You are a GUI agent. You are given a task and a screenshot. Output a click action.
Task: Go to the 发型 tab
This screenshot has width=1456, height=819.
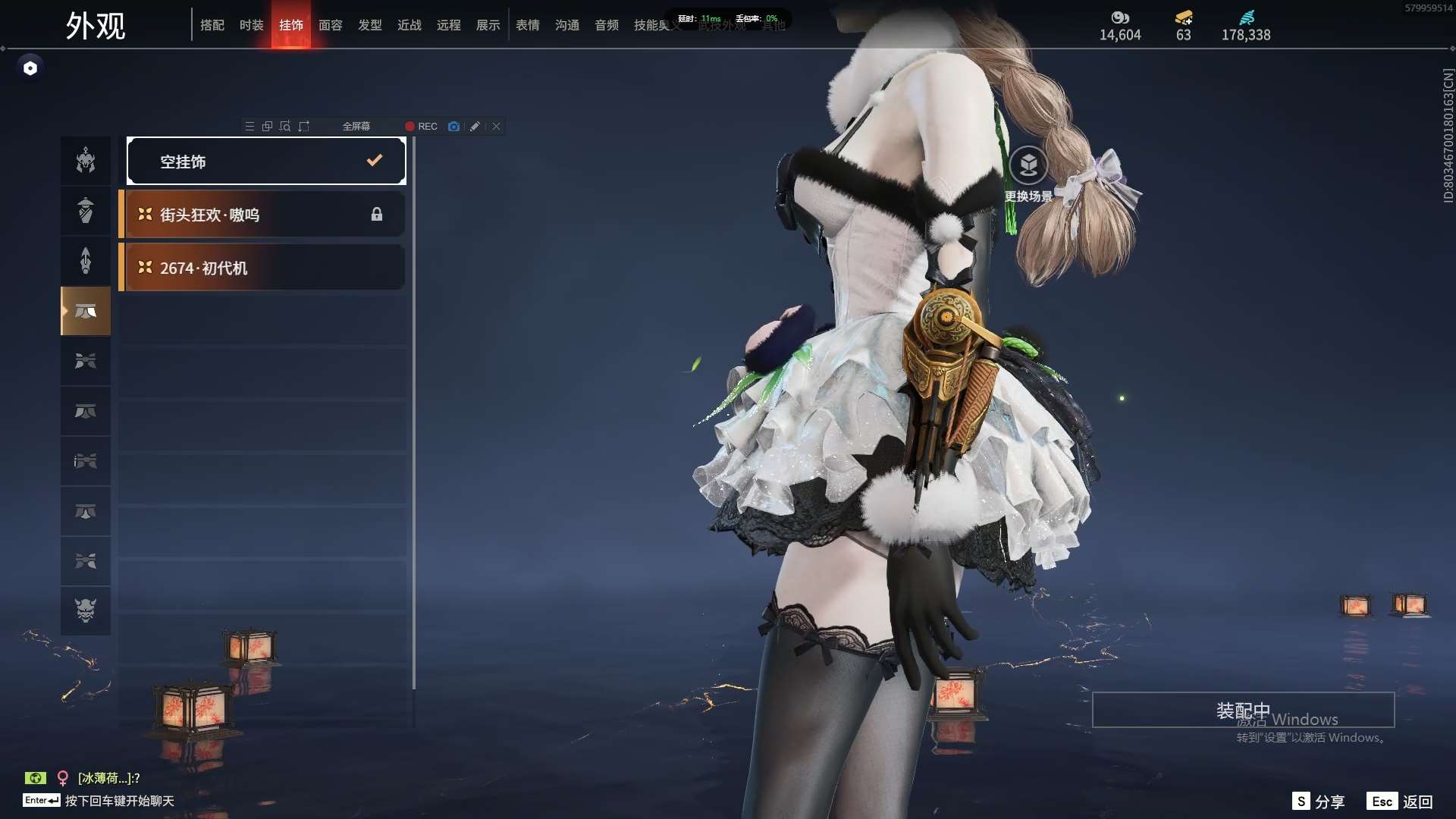point(370,25)
